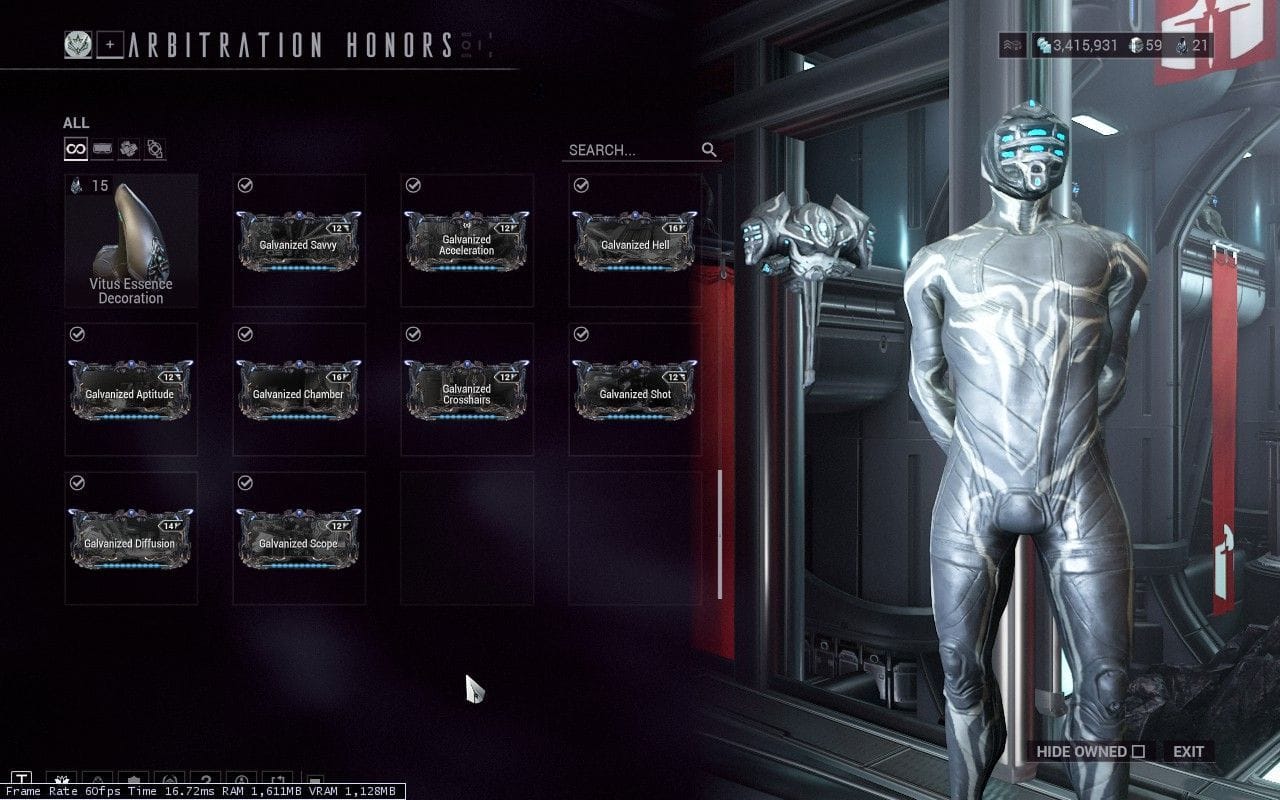Screen dimensions: 1280x800
Task: Open the Galvanized Crosshairs mod details
Action: click(x=466, y=390)
